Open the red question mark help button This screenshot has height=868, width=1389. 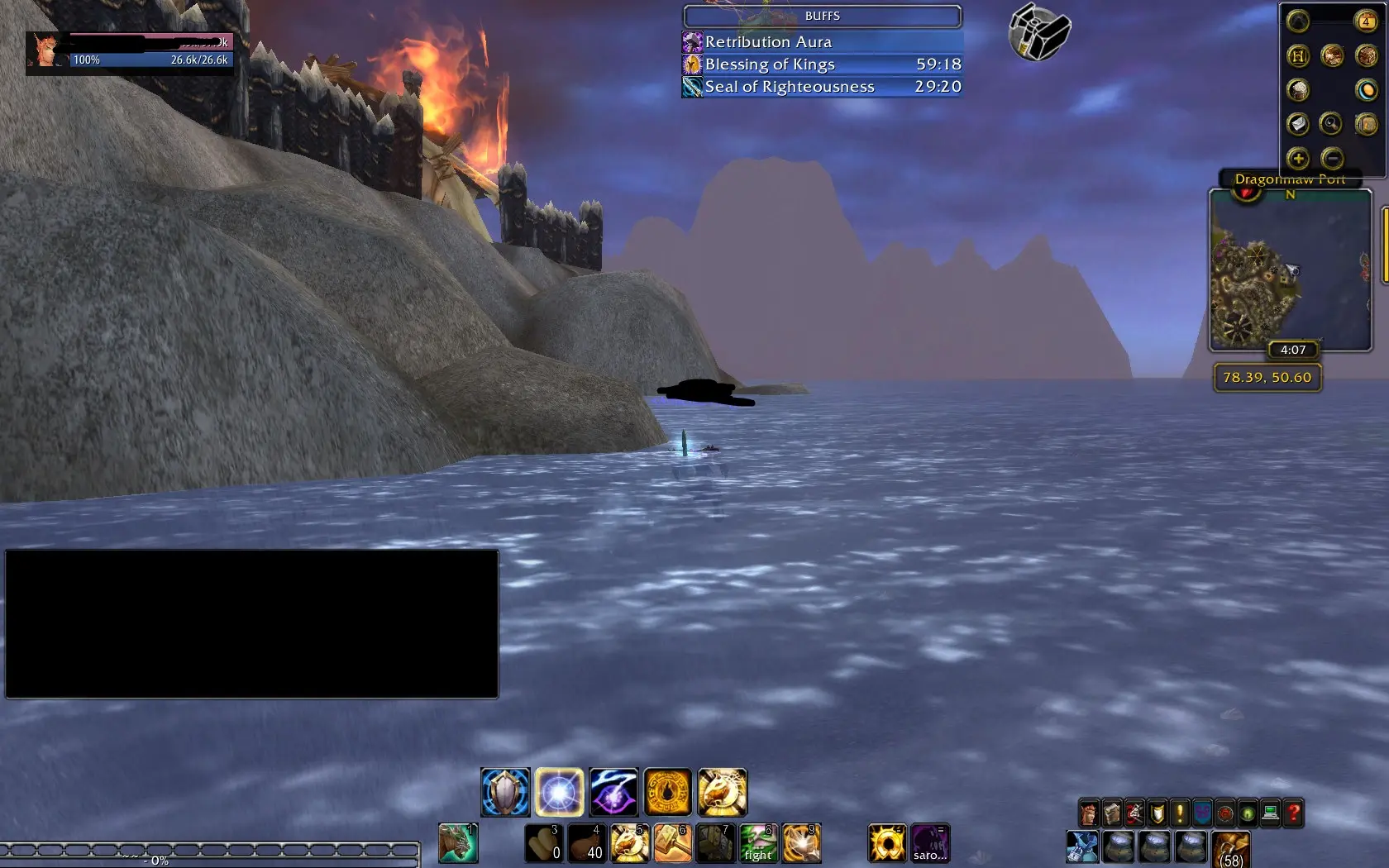click(1294, 814)
